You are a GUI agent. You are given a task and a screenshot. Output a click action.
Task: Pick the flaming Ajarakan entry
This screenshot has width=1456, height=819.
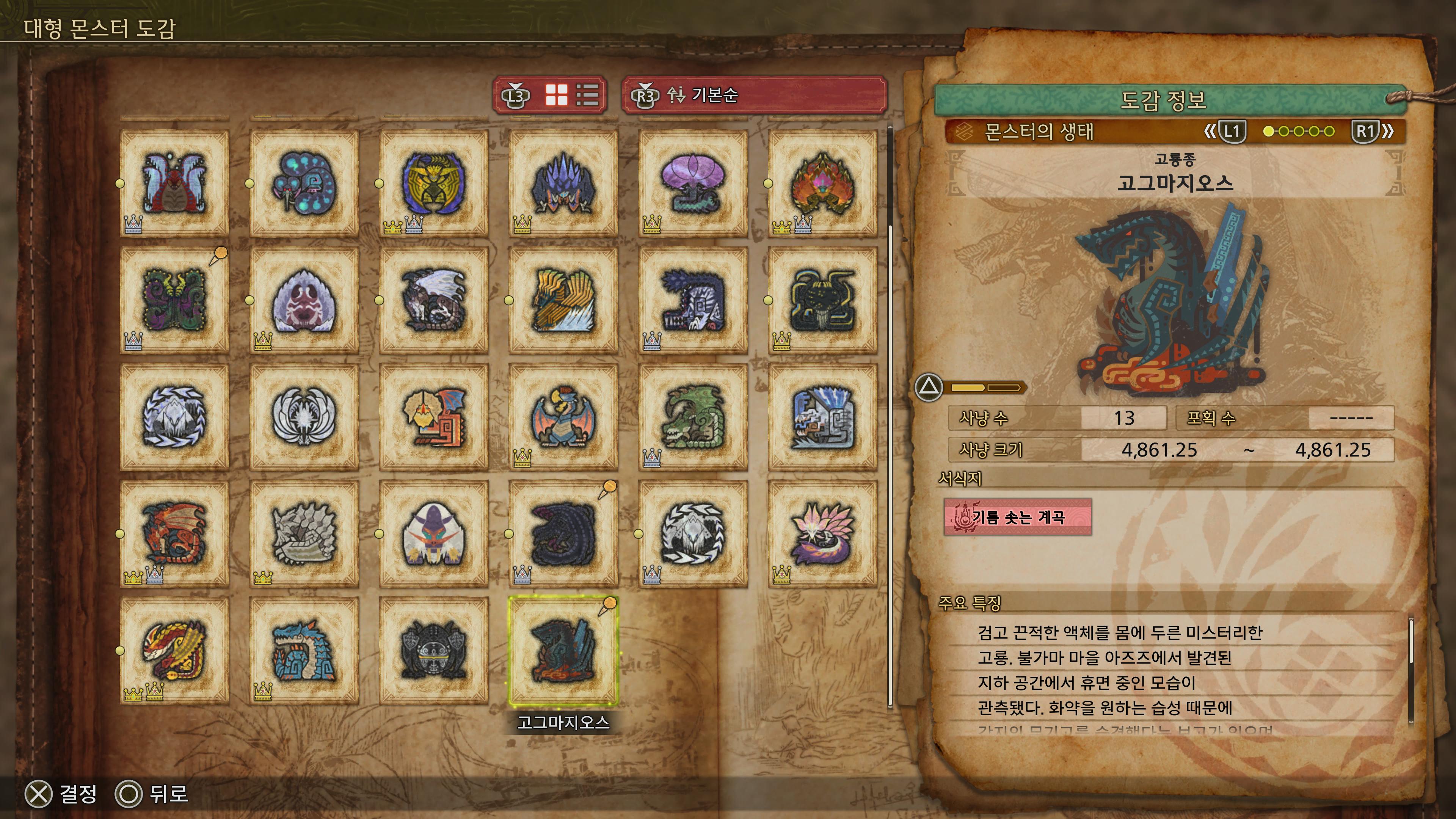coord(822,183)
